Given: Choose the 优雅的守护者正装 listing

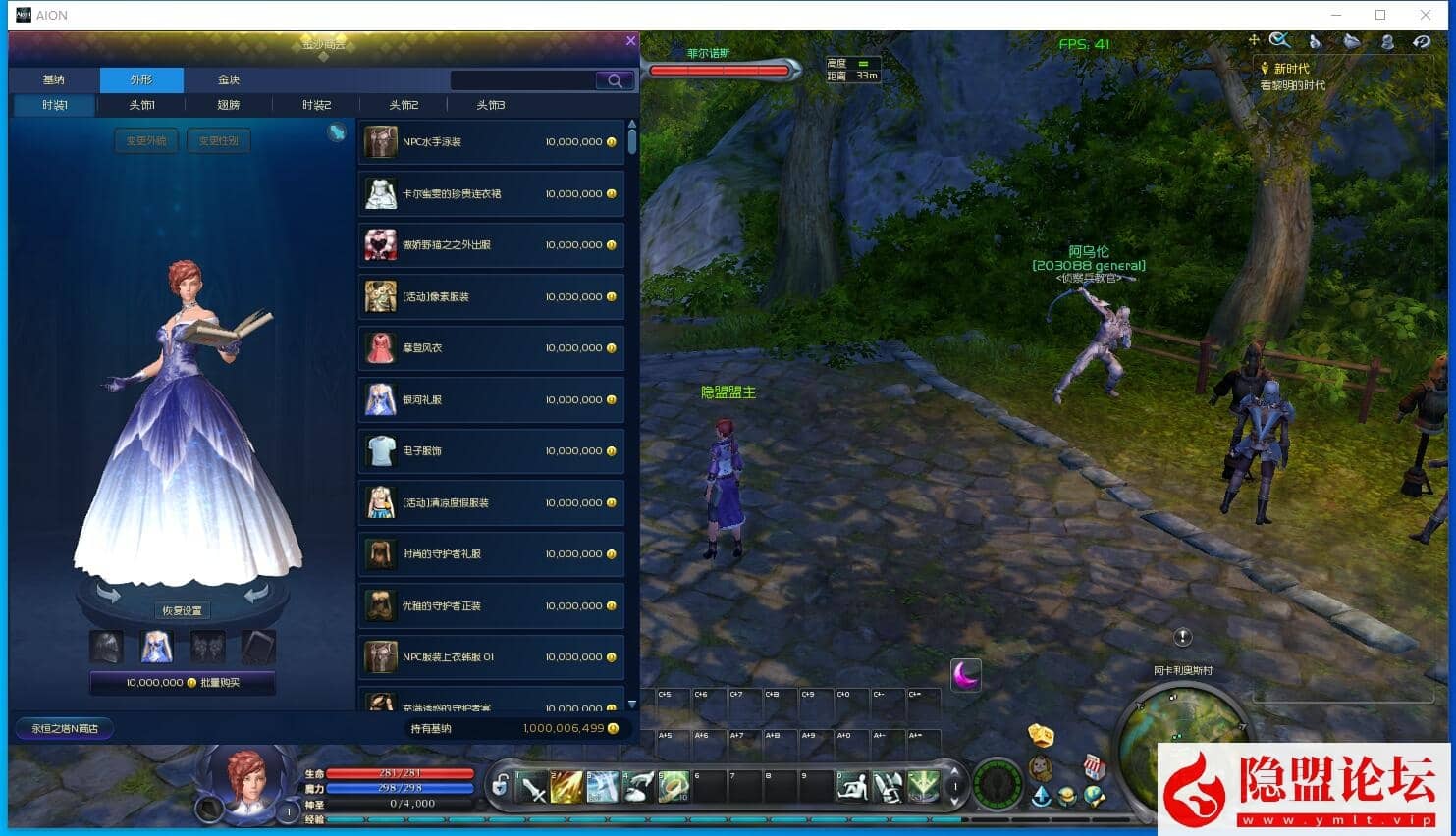Looking at the screenshot, I should pos(491,606).
